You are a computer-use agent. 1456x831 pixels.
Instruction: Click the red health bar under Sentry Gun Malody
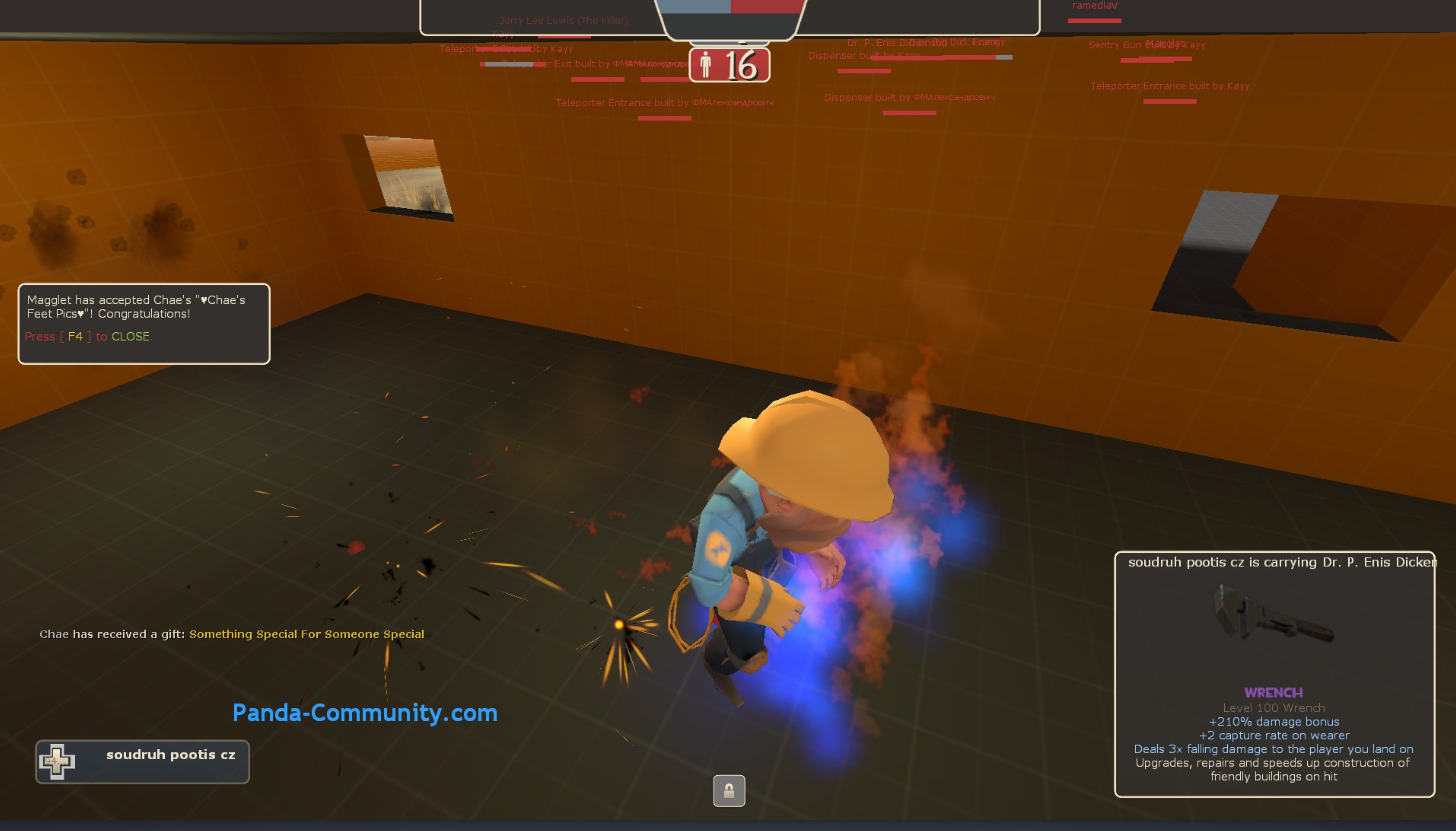point(1156,58)
